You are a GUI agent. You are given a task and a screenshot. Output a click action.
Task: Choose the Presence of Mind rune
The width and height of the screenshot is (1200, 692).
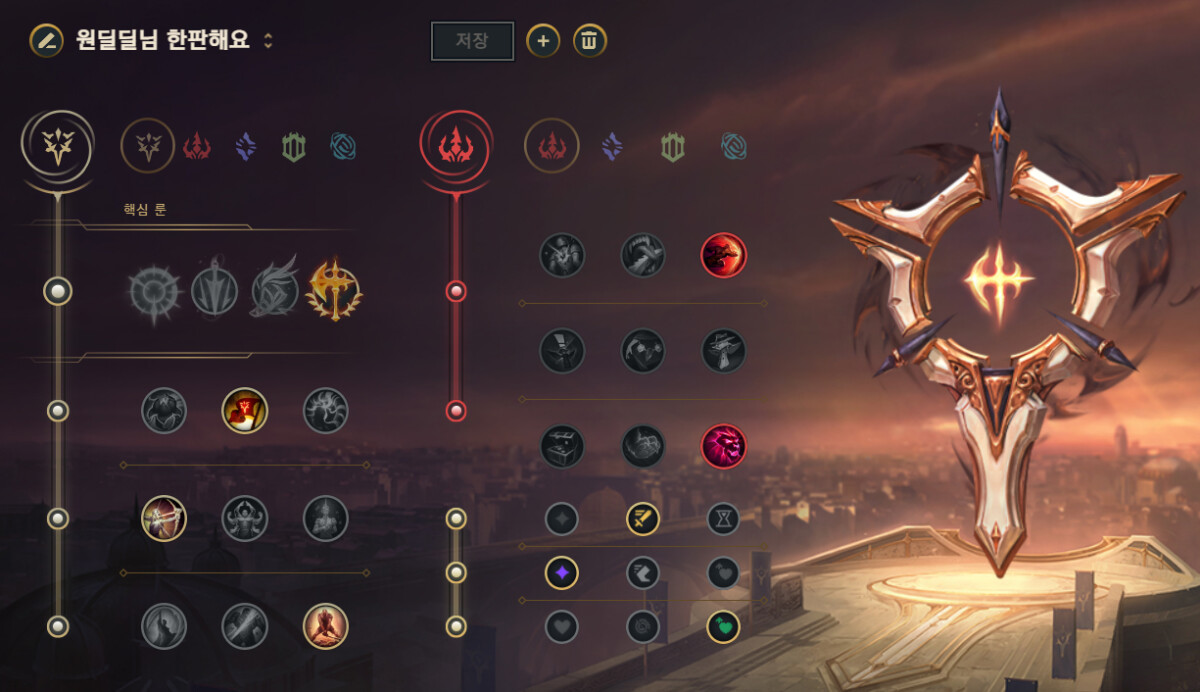point(325,410)
